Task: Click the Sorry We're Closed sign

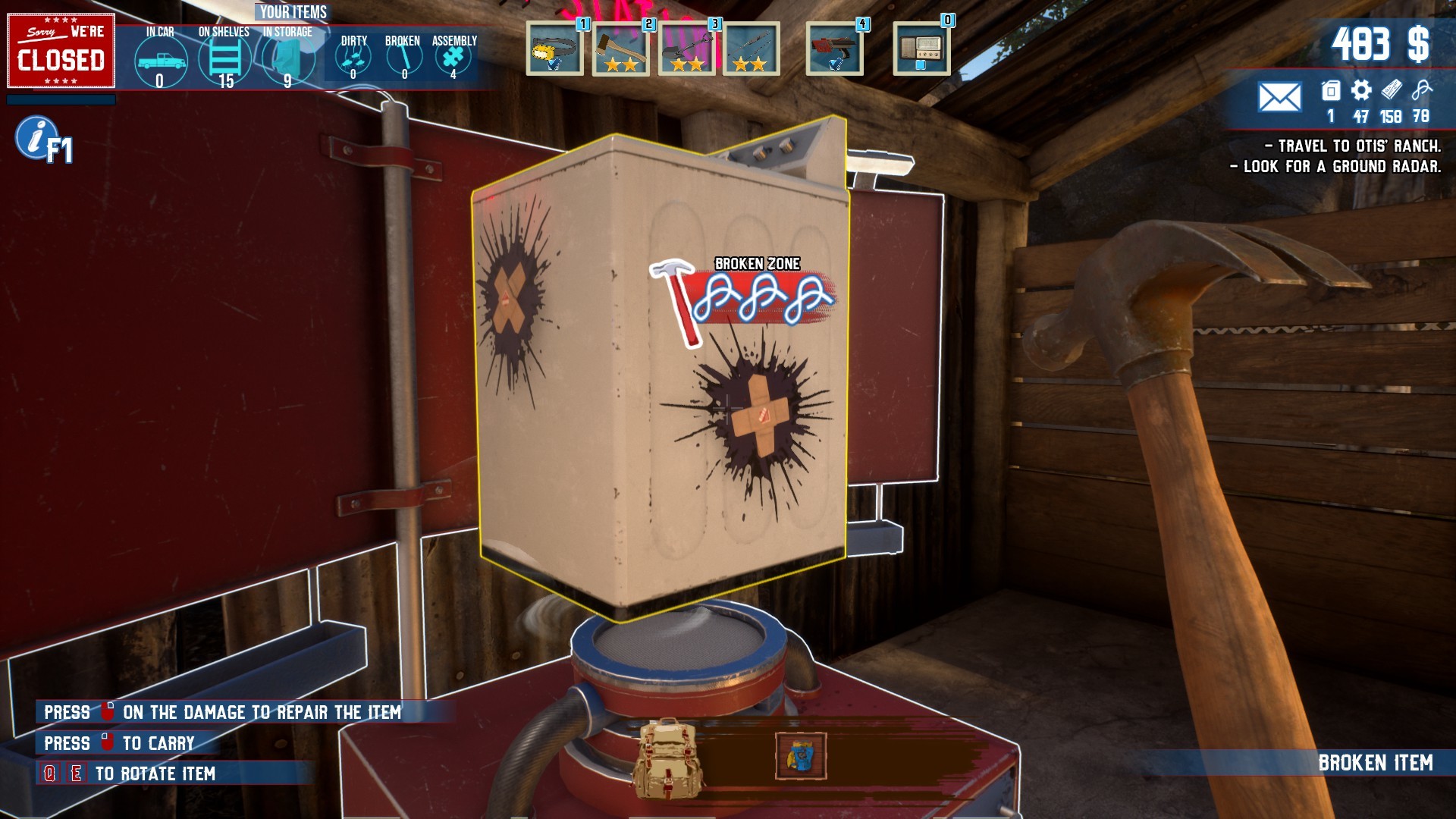Action: 61,51
